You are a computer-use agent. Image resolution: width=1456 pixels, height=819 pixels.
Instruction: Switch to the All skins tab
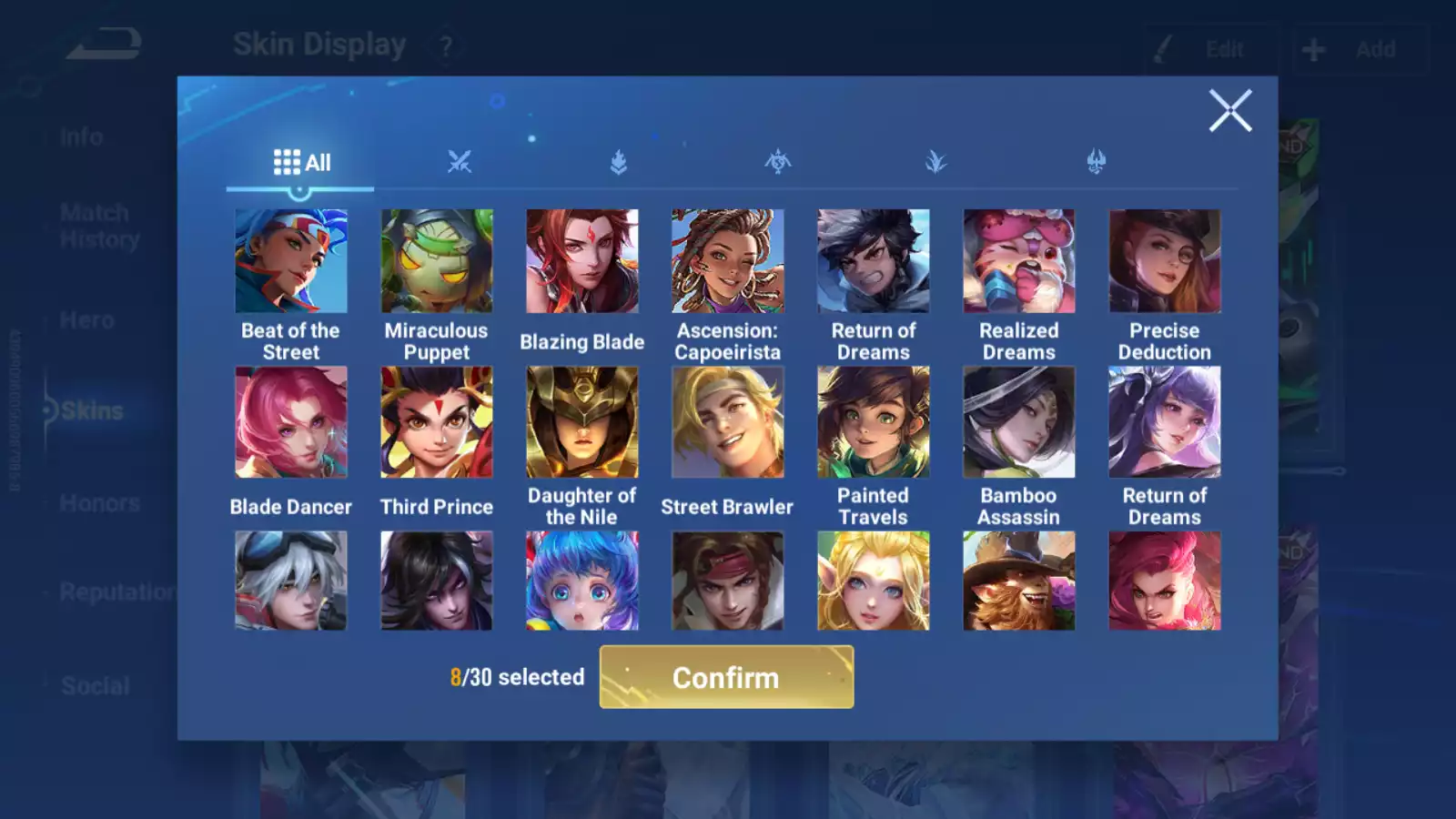pos(301,163)
